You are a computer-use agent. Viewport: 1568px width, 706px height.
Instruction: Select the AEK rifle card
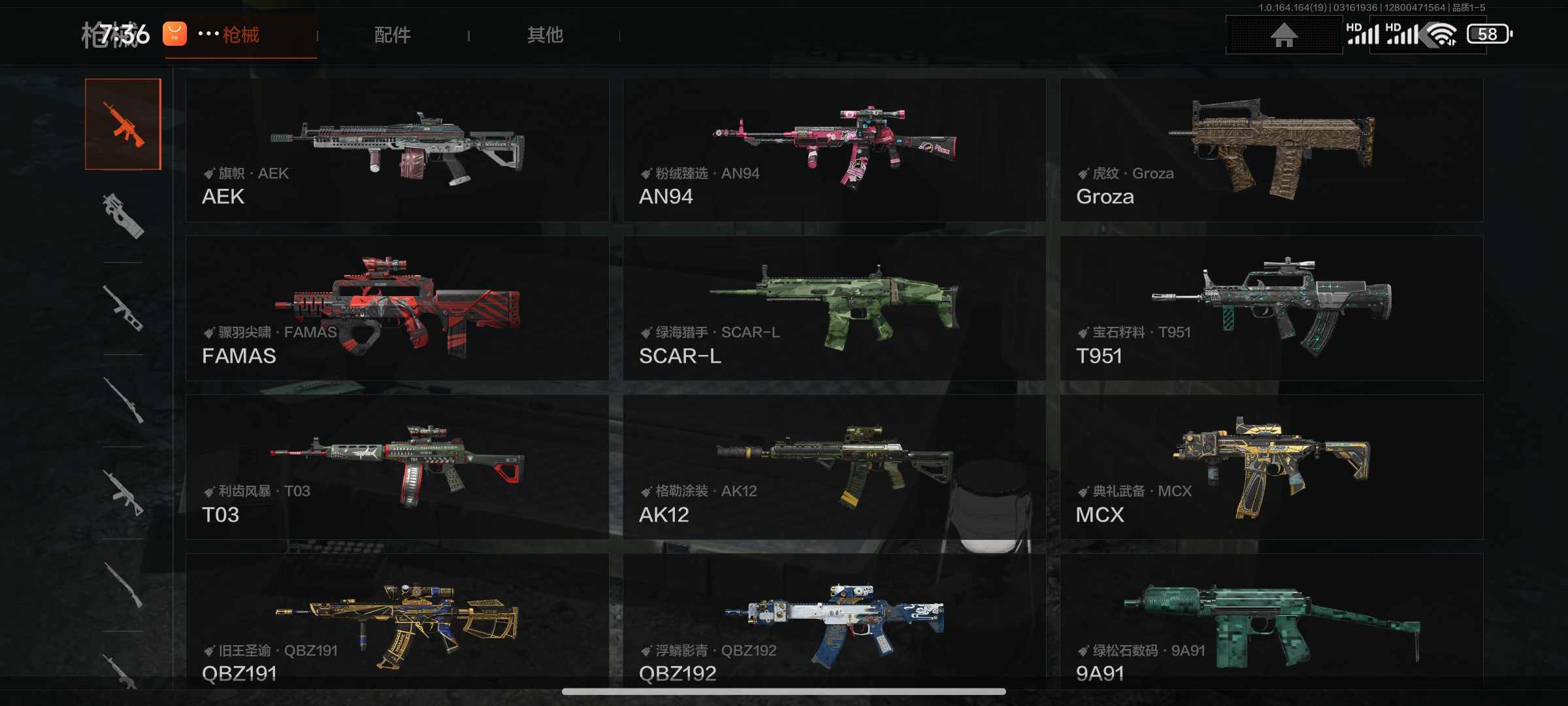click(x=397, y=150)
